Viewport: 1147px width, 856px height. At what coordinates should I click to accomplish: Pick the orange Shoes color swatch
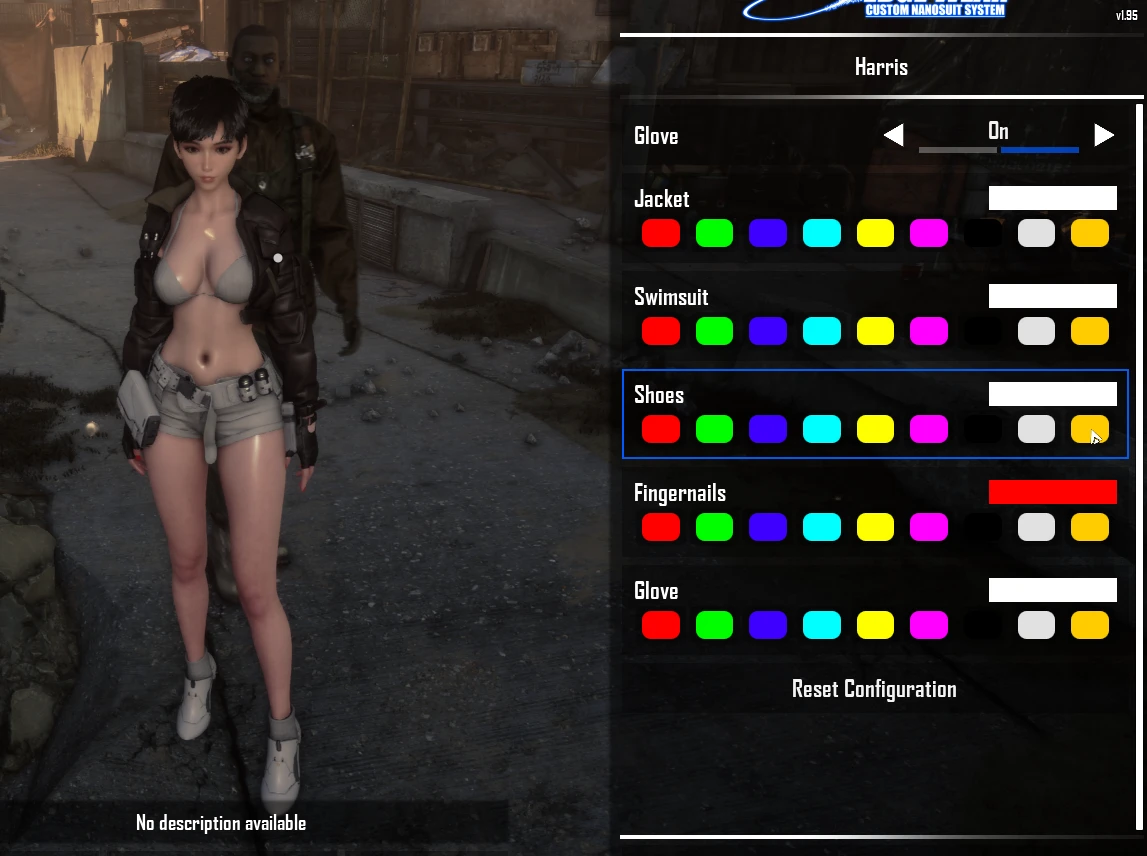point(1090,429)
